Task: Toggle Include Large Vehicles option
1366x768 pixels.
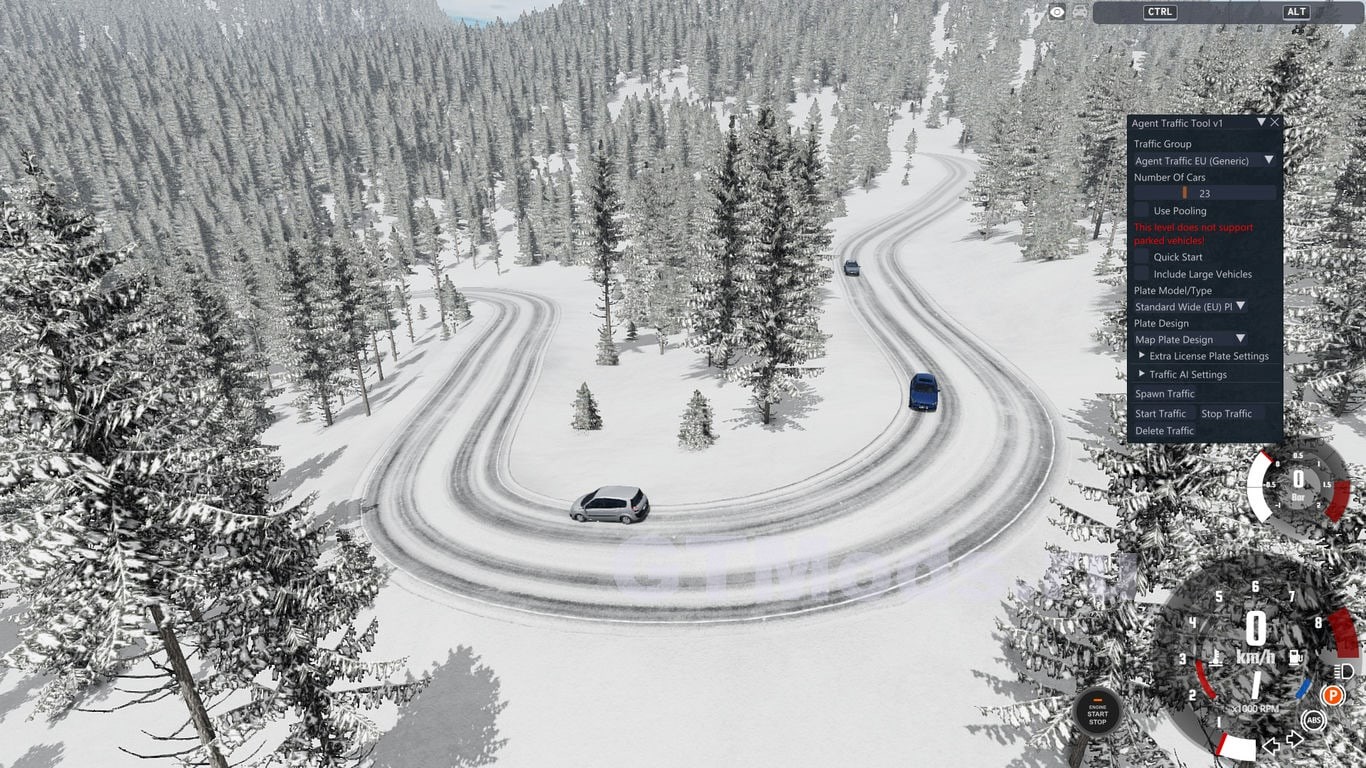Action: (x=1141, y=273)
